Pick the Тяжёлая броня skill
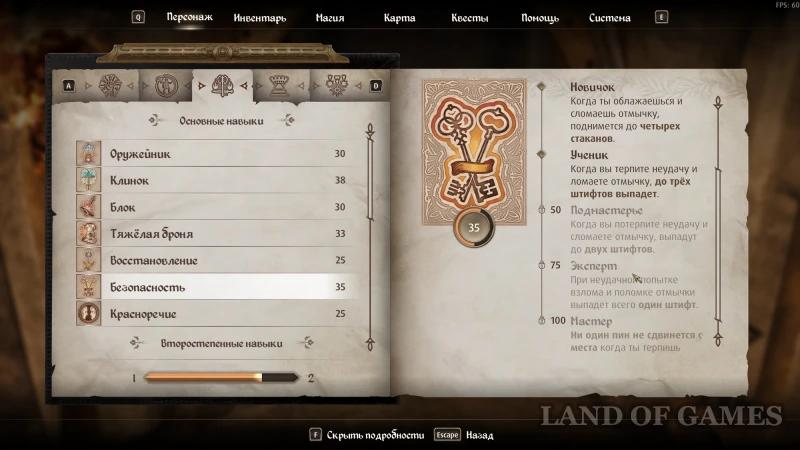Image resolution: width=800 pixels, height=450 pixels. [x=210, y=234]
